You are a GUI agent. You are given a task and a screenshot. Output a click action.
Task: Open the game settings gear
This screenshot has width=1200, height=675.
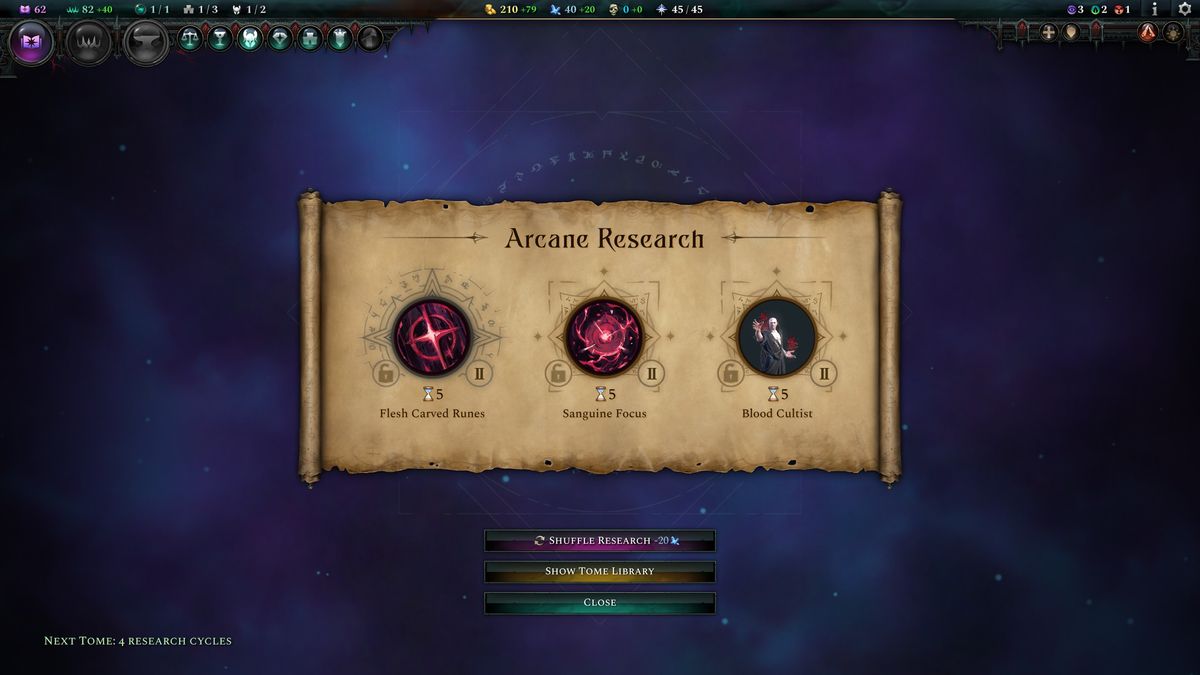click(x=1185, y=9)
